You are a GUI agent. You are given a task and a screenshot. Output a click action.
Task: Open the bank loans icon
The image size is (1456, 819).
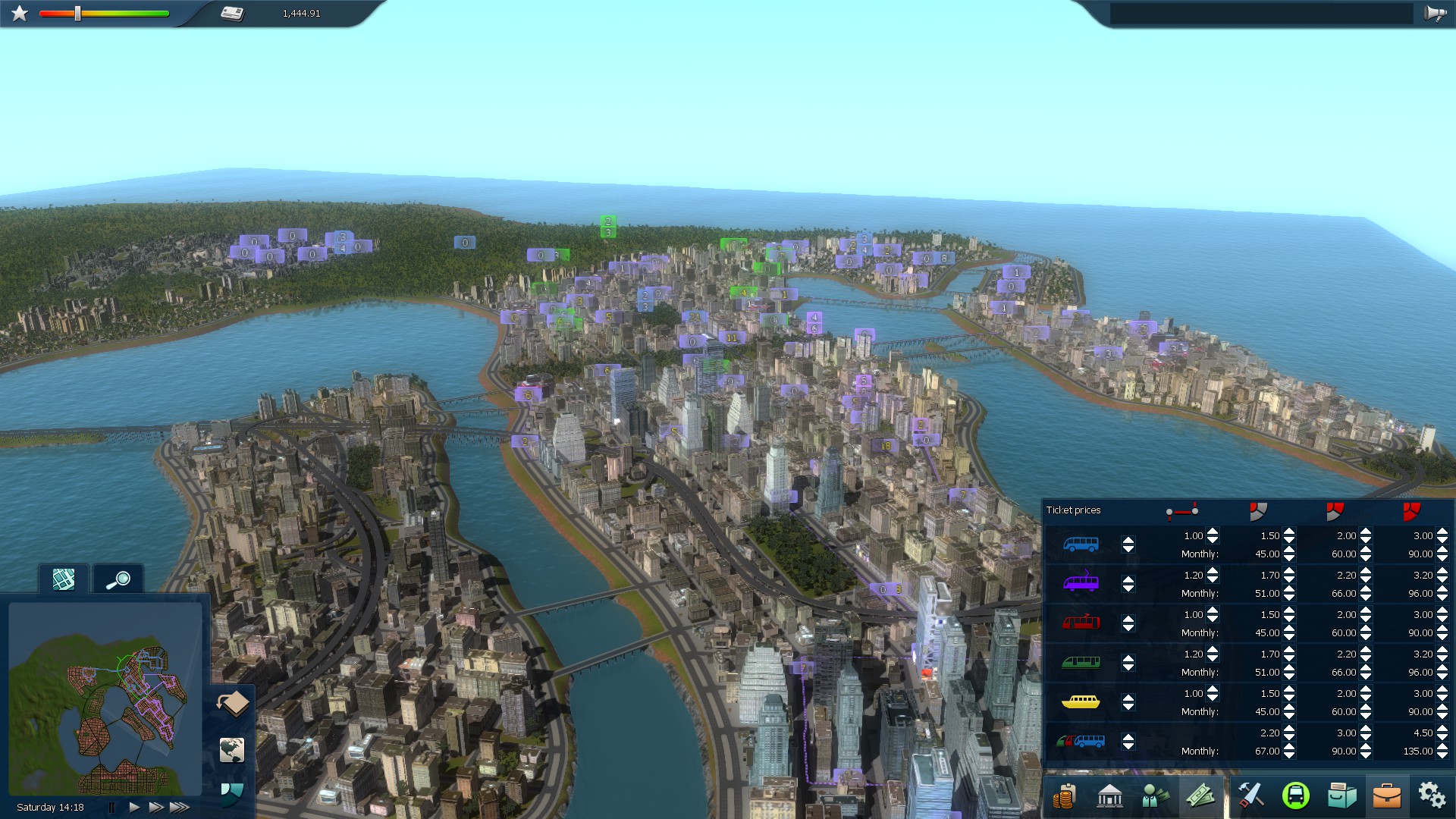(x=1110, y=797)
